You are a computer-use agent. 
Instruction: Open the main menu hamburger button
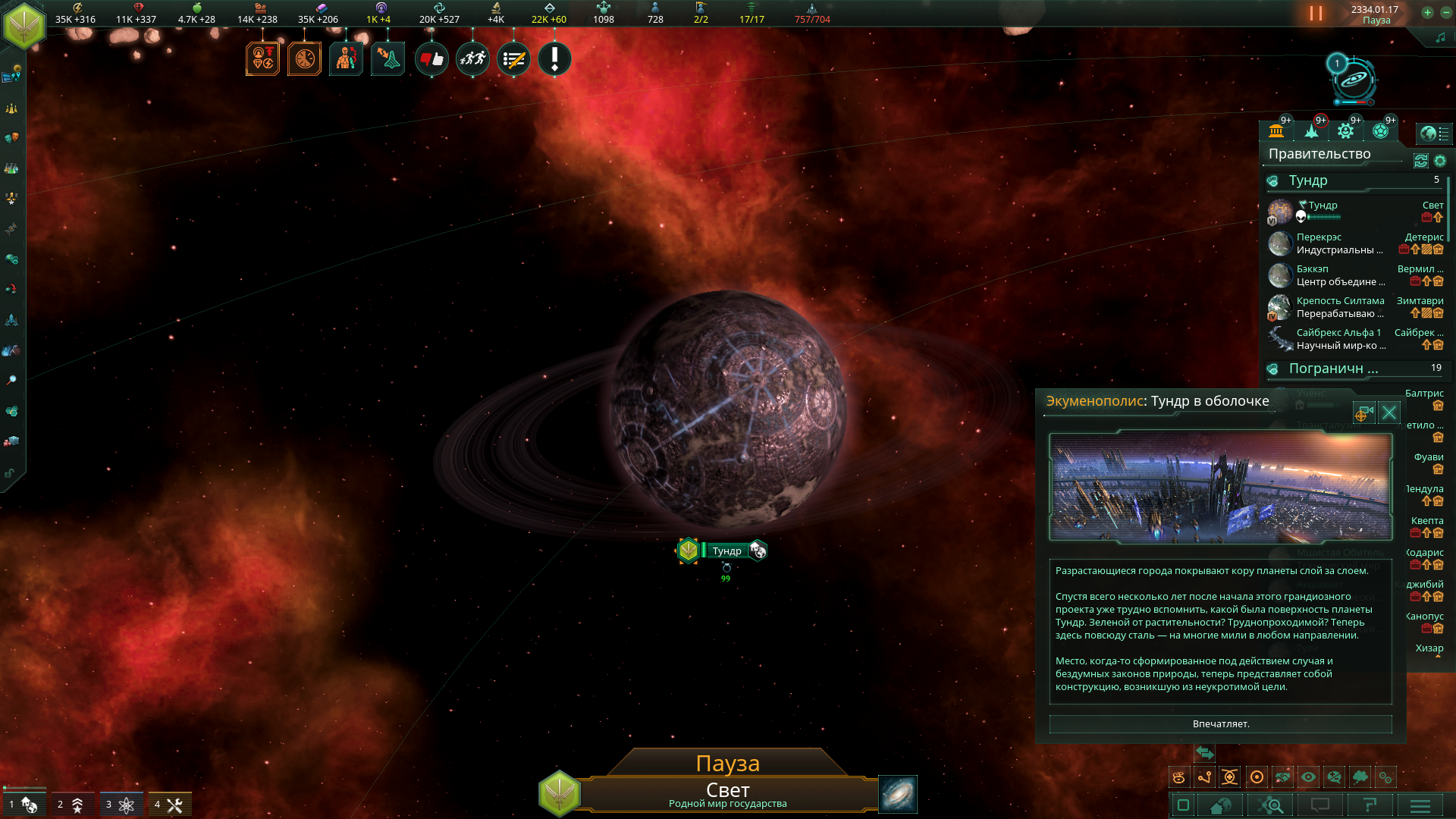tap(1420, 805)
